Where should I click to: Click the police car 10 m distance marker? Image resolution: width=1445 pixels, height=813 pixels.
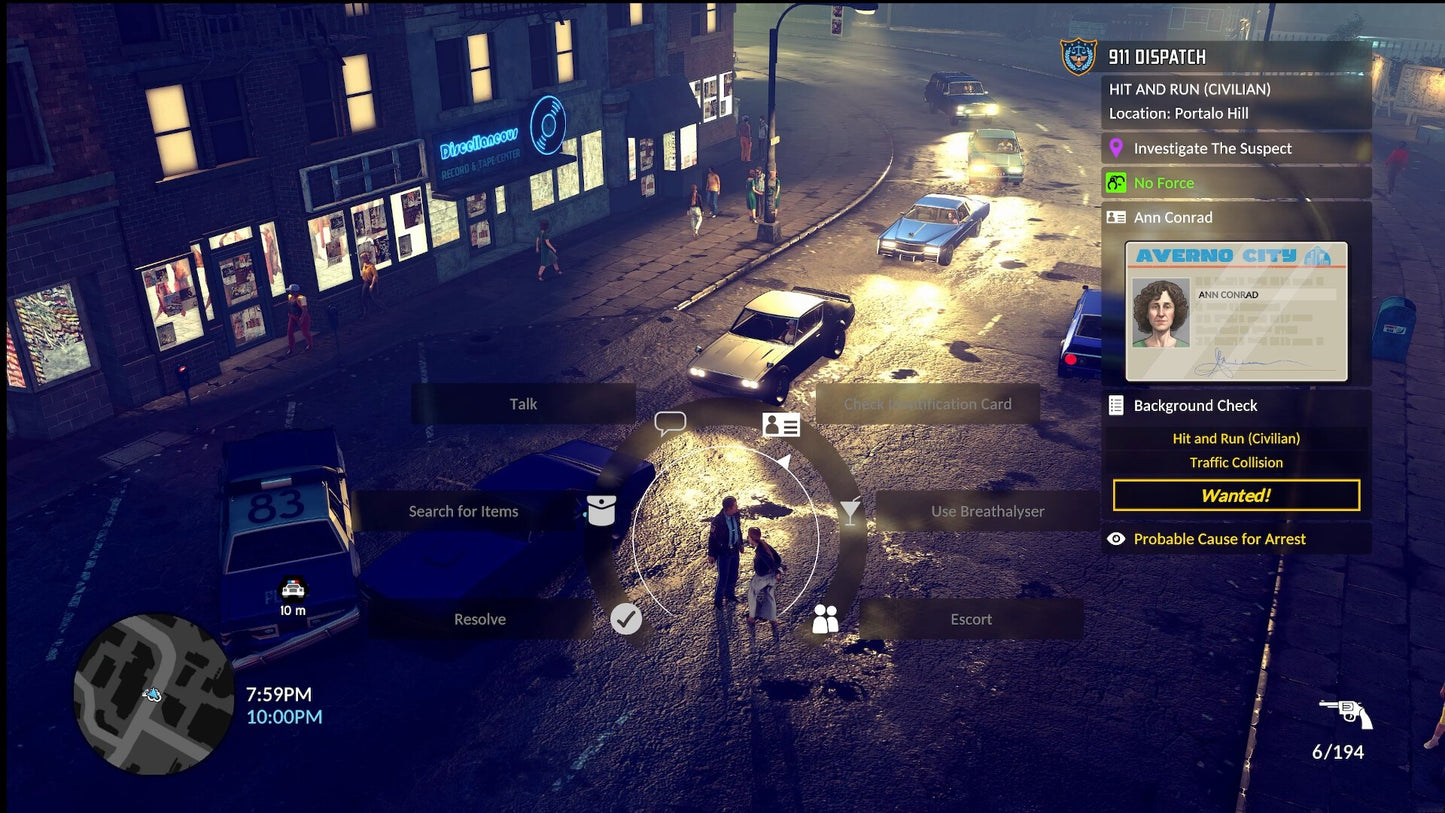(292, 597)
